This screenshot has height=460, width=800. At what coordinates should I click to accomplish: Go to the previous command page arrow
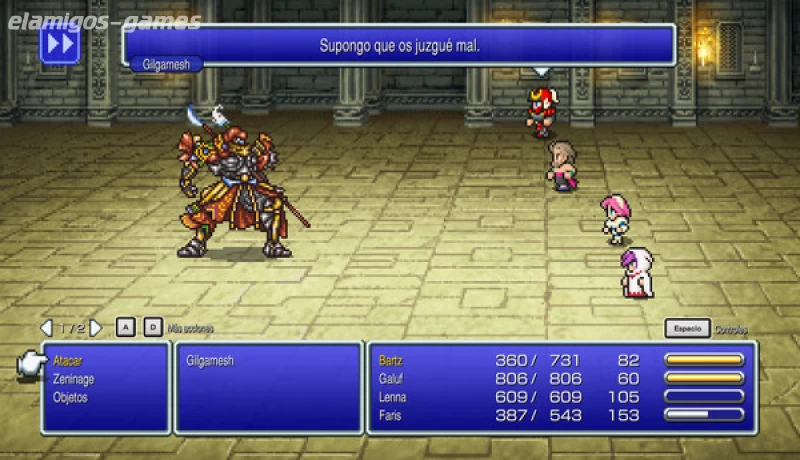point(46,328)
